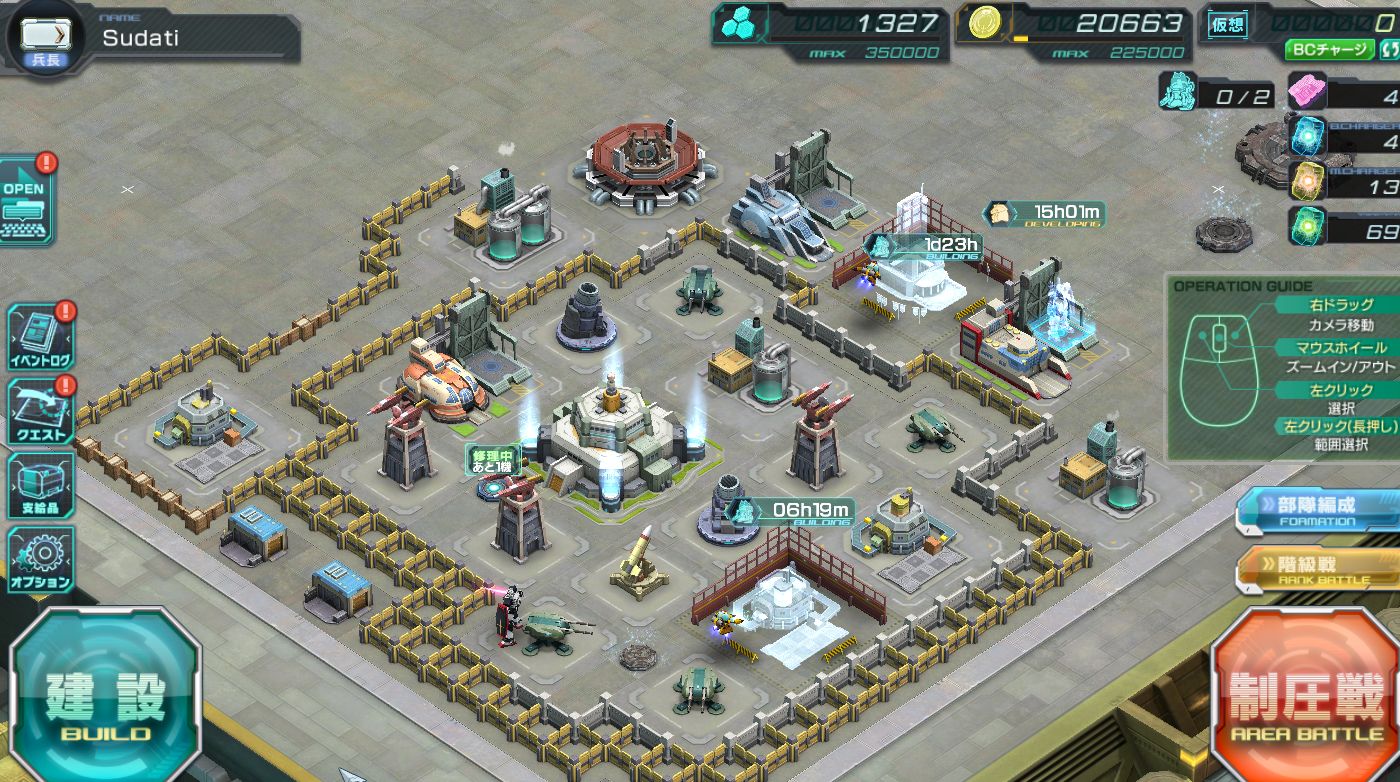Expand the OPEN keyboard chat panel
Screen dimensions: 1400x782
[x=26, y=201]
